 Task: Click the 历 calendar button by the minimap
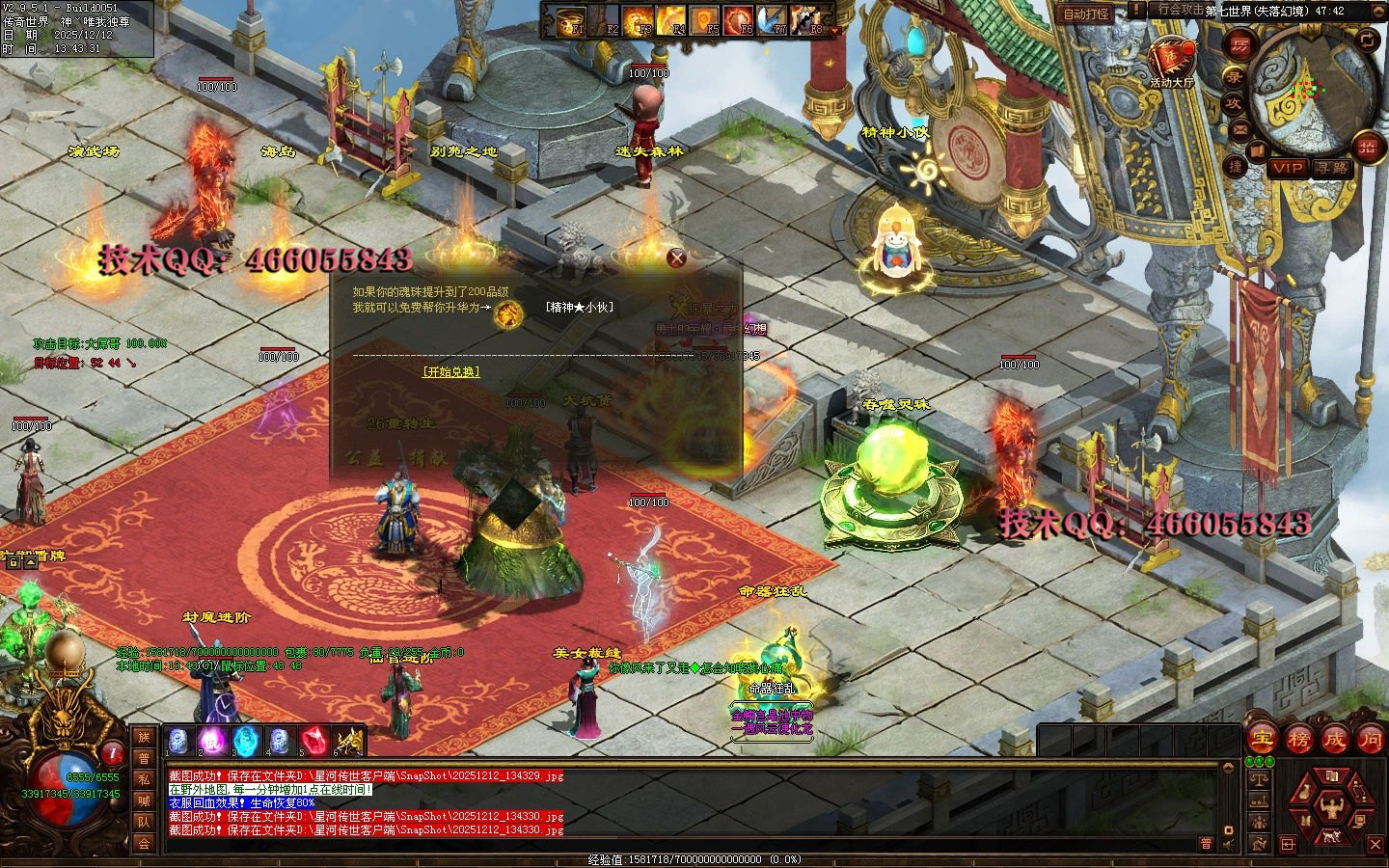(x=1239, y=44)
